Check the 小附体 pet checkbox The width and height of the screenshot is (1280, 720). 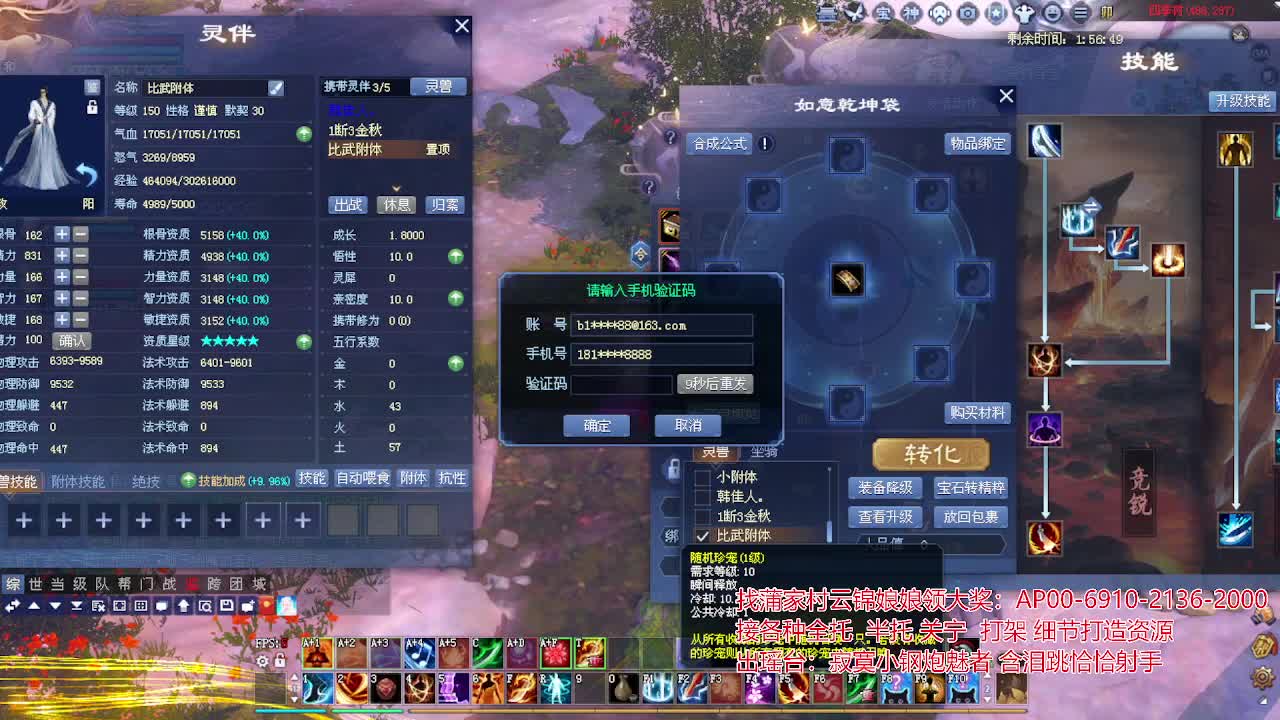[x=703, y=476]
